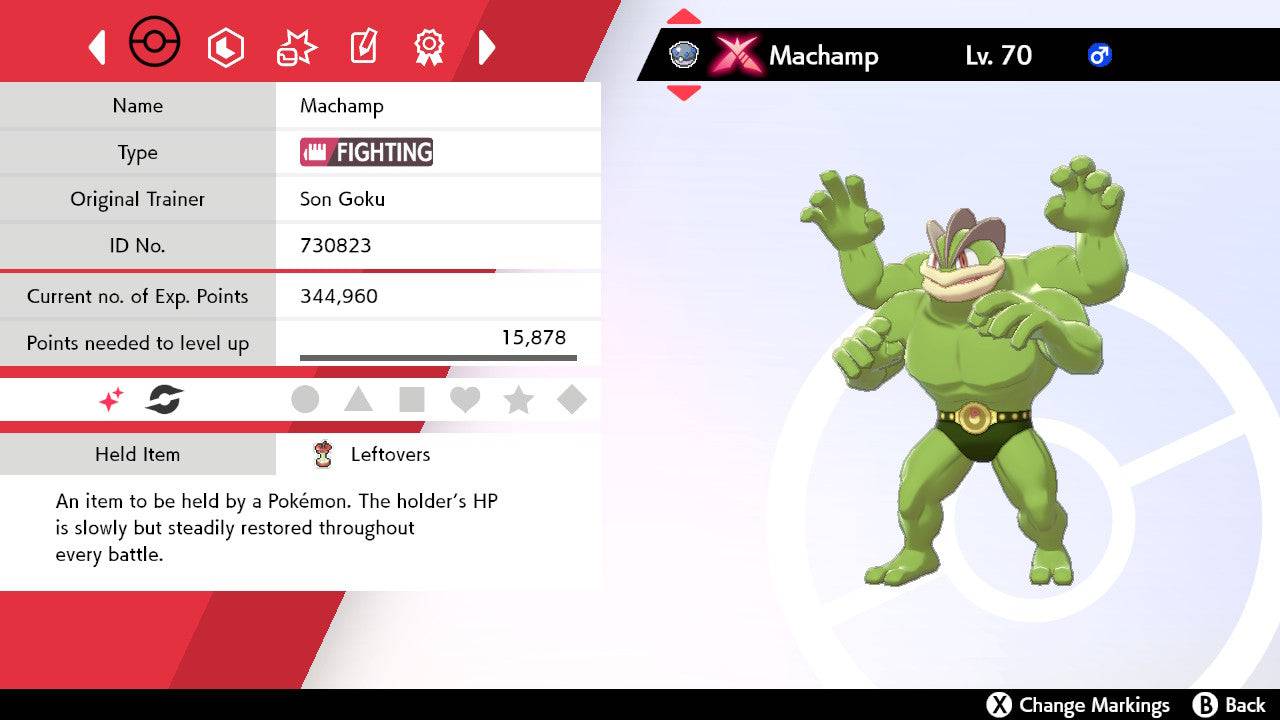Toggle the triangle marking
Screen dimensions: 1280x720
[358, 400]
